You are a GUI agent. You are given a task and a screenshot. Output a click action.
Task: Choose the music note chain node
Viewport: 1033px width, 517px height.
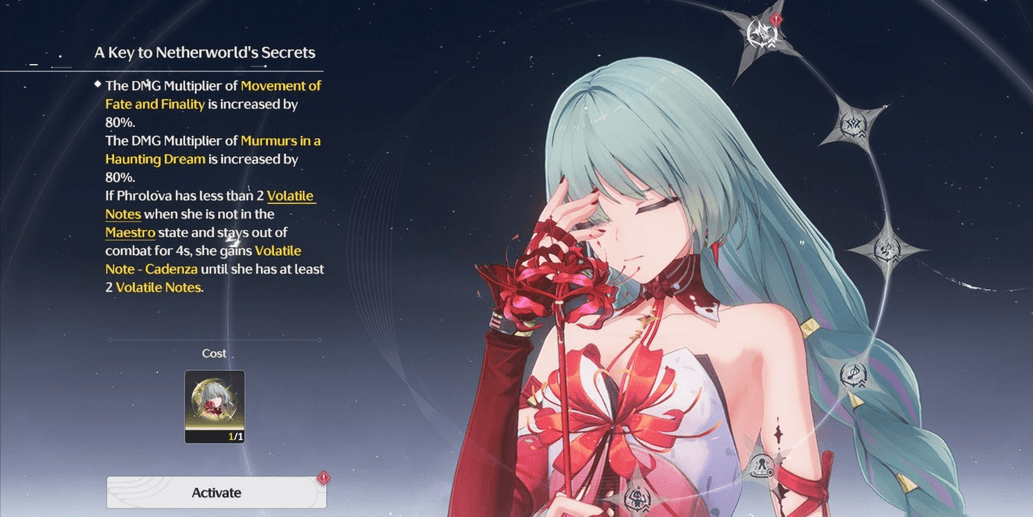[855, 373]
